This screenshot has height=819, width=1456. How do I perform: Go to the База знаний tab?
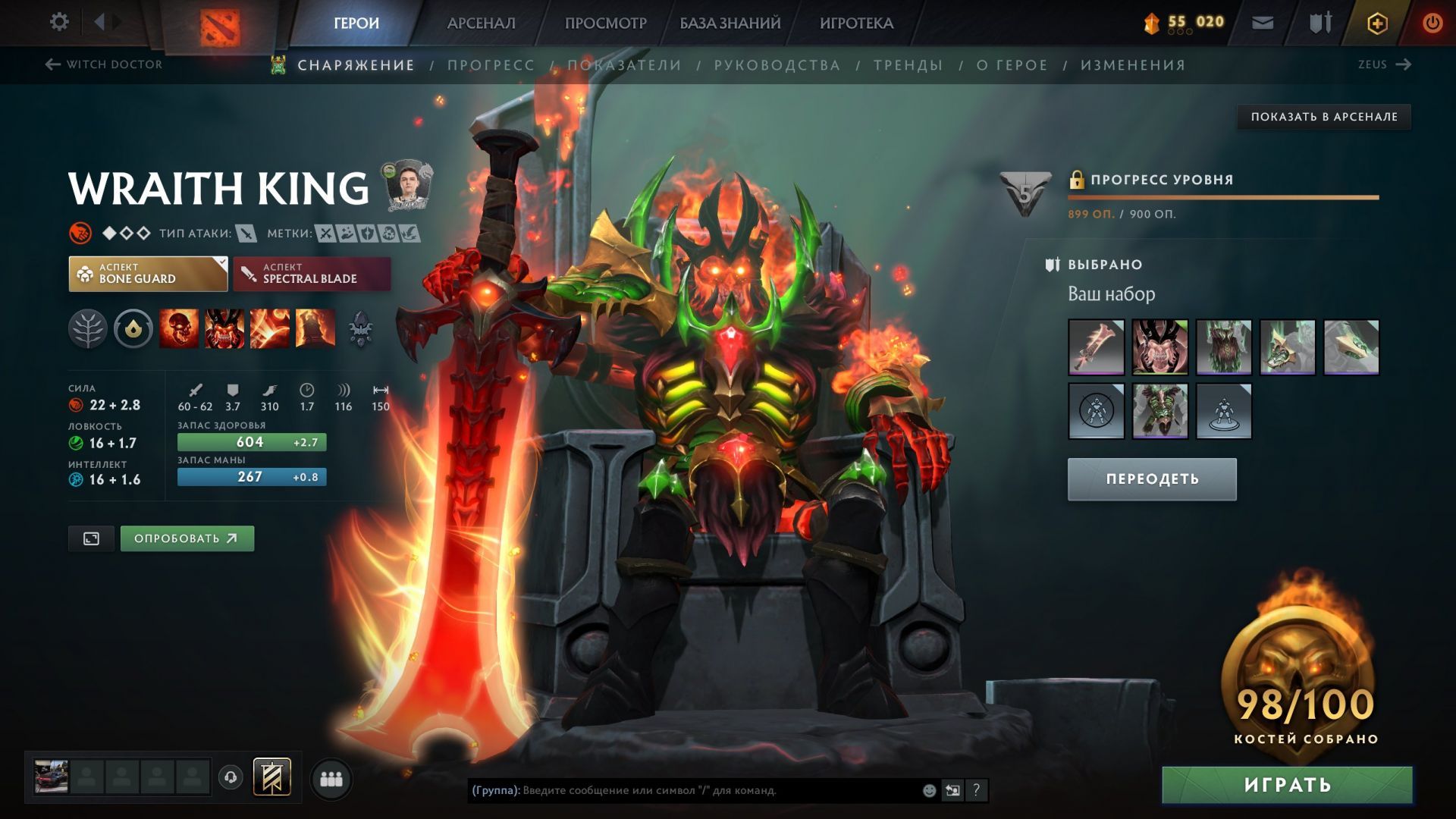[730, 24]
